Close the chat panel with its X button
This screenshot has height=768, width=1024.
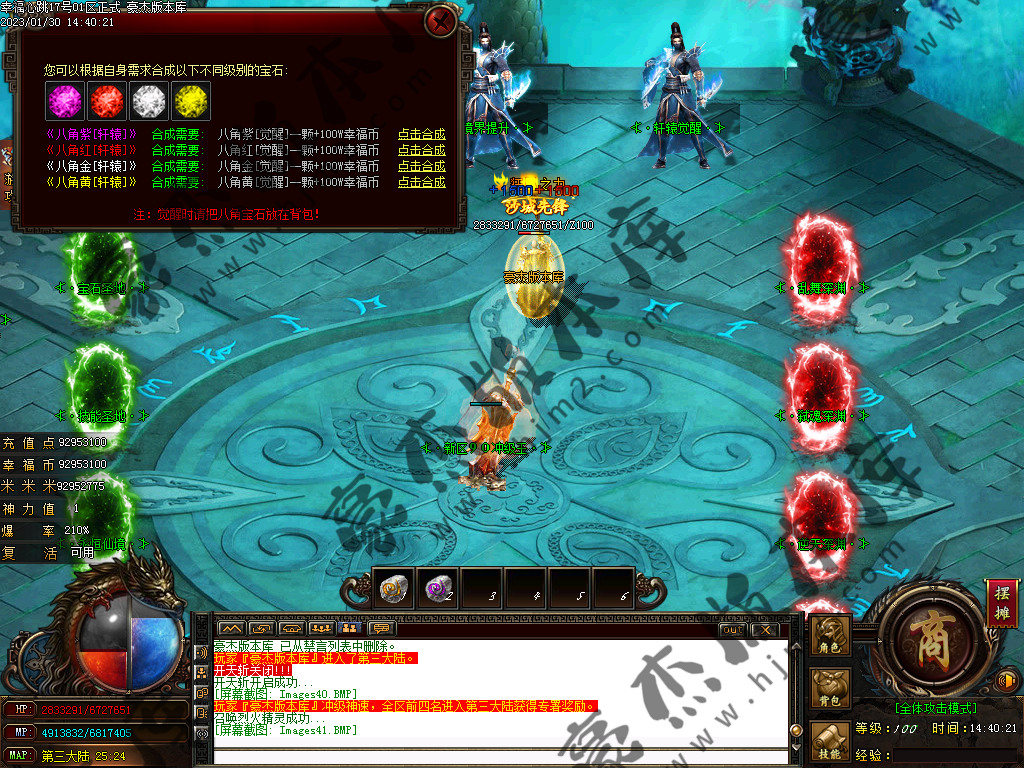[764, 629]
